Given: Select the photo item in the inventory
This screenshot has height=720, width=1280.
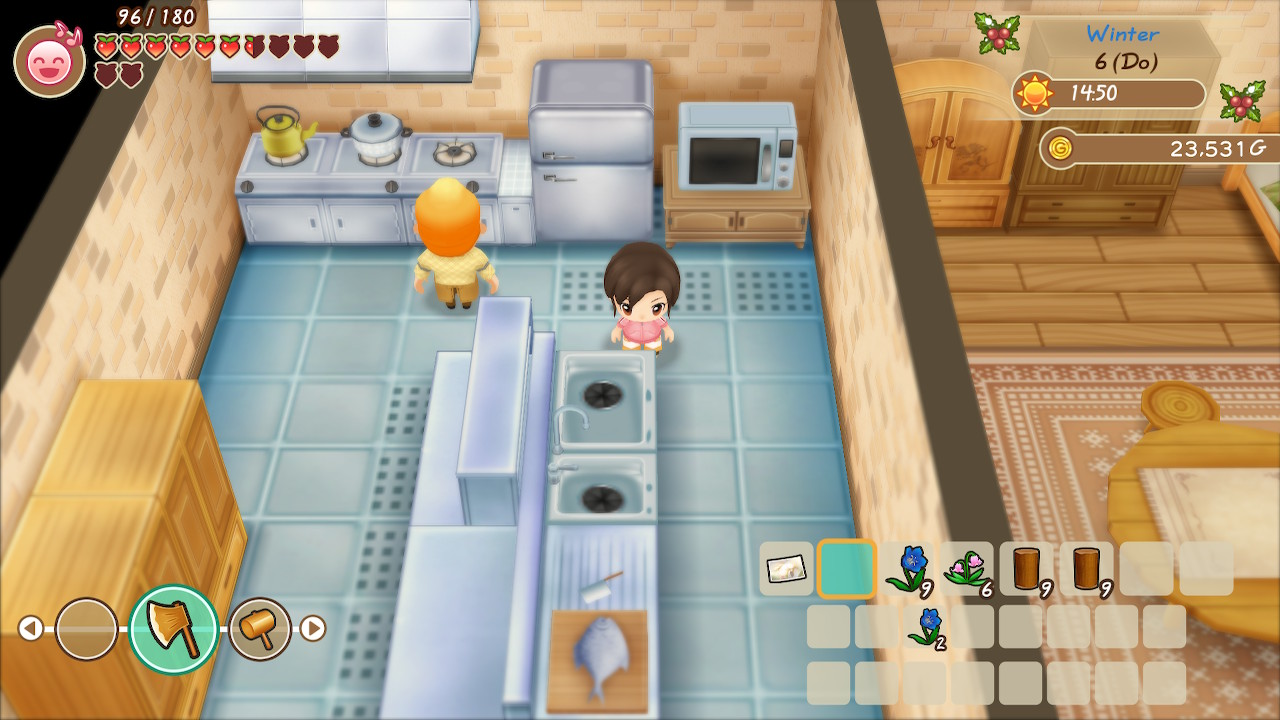Looking at the screenshot, I should [x=786, y=569].
